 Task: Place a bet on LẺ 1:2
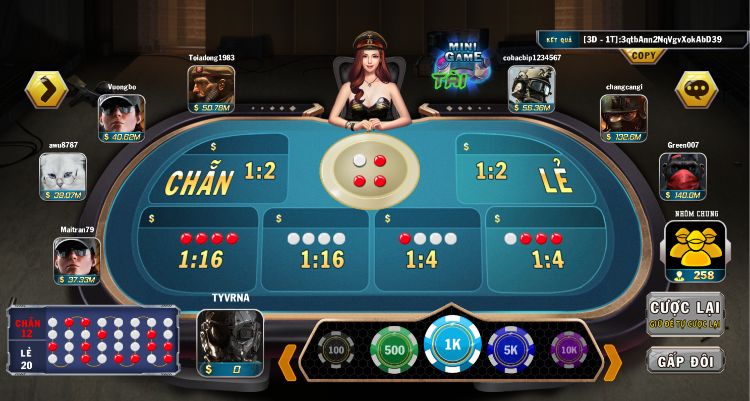click(528, 174)
